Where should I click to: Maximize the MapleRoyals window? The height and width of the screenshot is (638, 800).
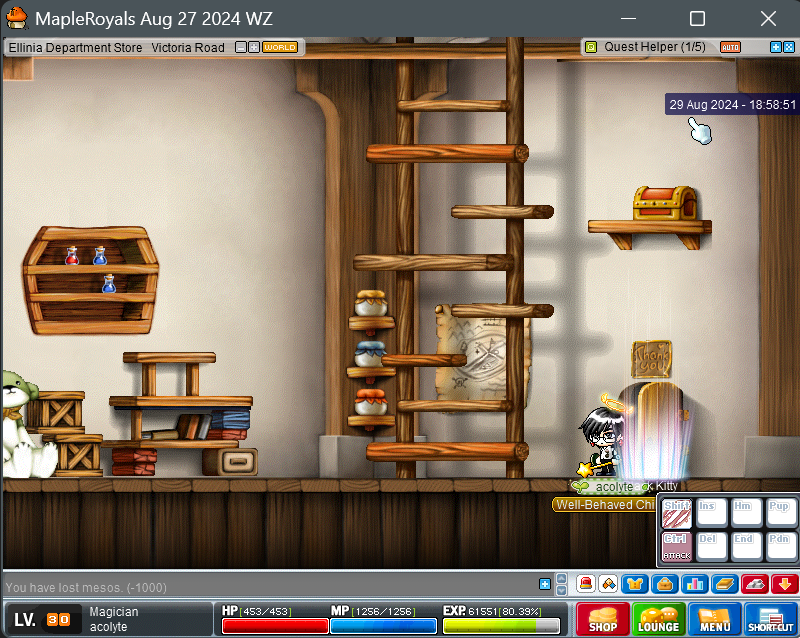pos(697,19)
